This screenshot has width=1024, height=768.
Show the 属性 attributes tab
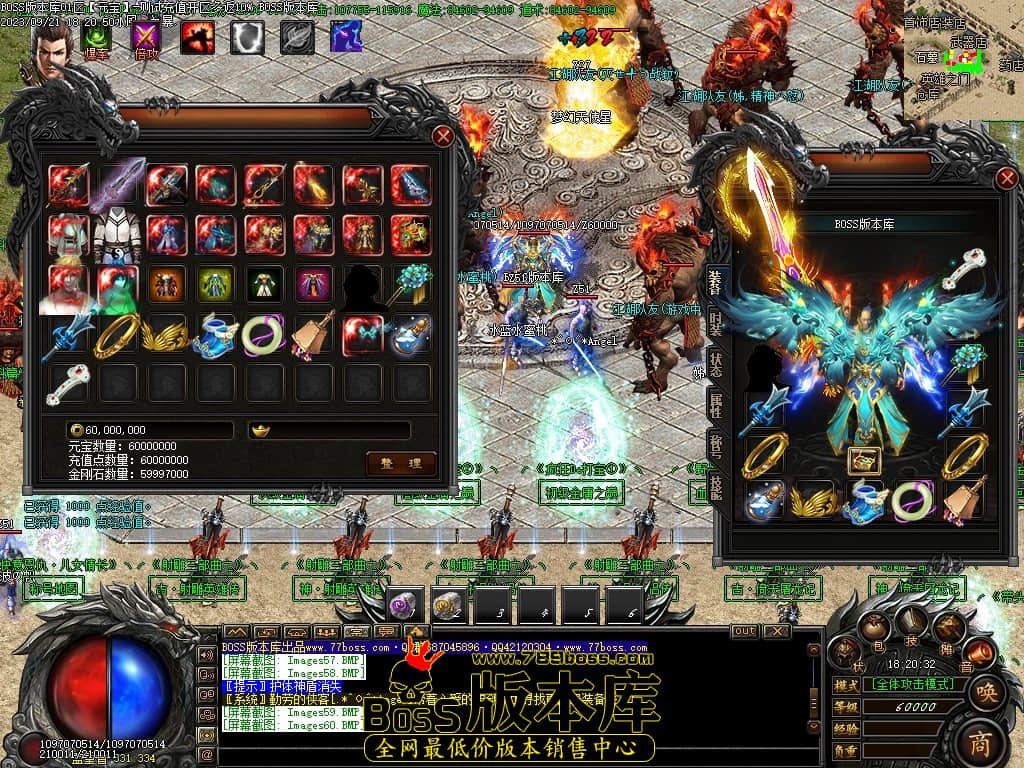tap(716, 404)
